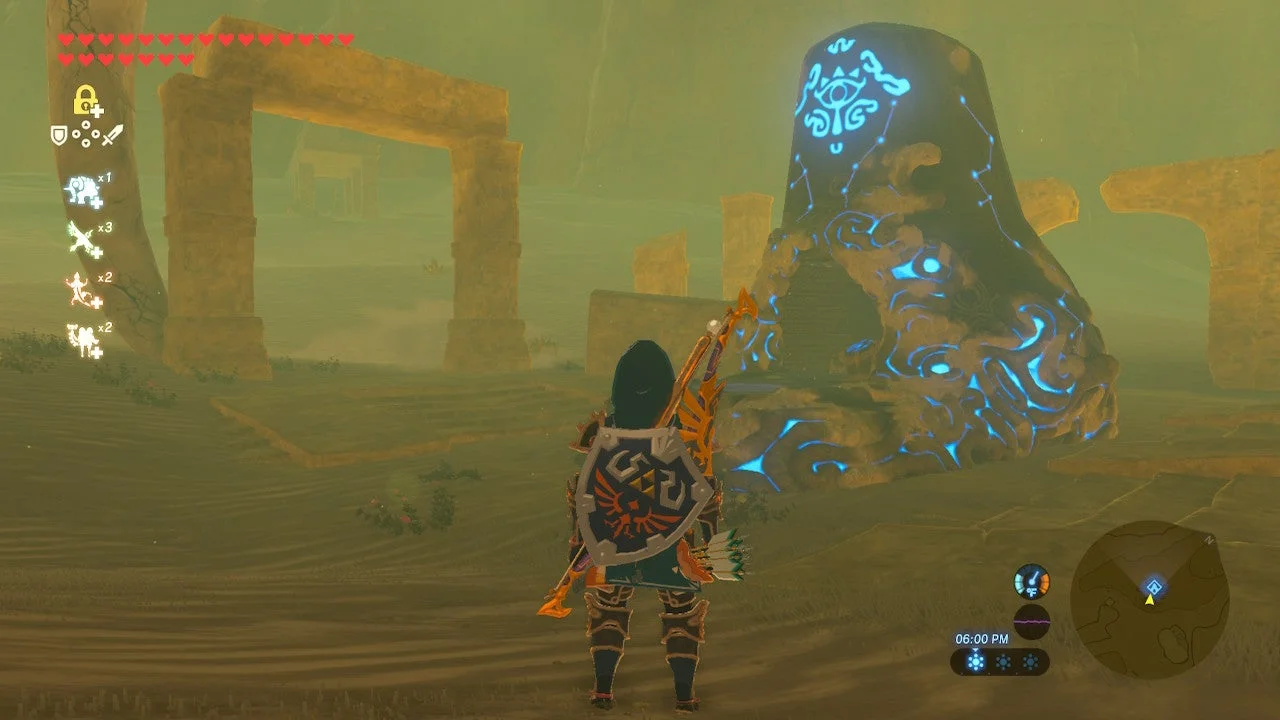Click the shrine marker on the minimap

pyautogui.click(x=1154, y=587)
